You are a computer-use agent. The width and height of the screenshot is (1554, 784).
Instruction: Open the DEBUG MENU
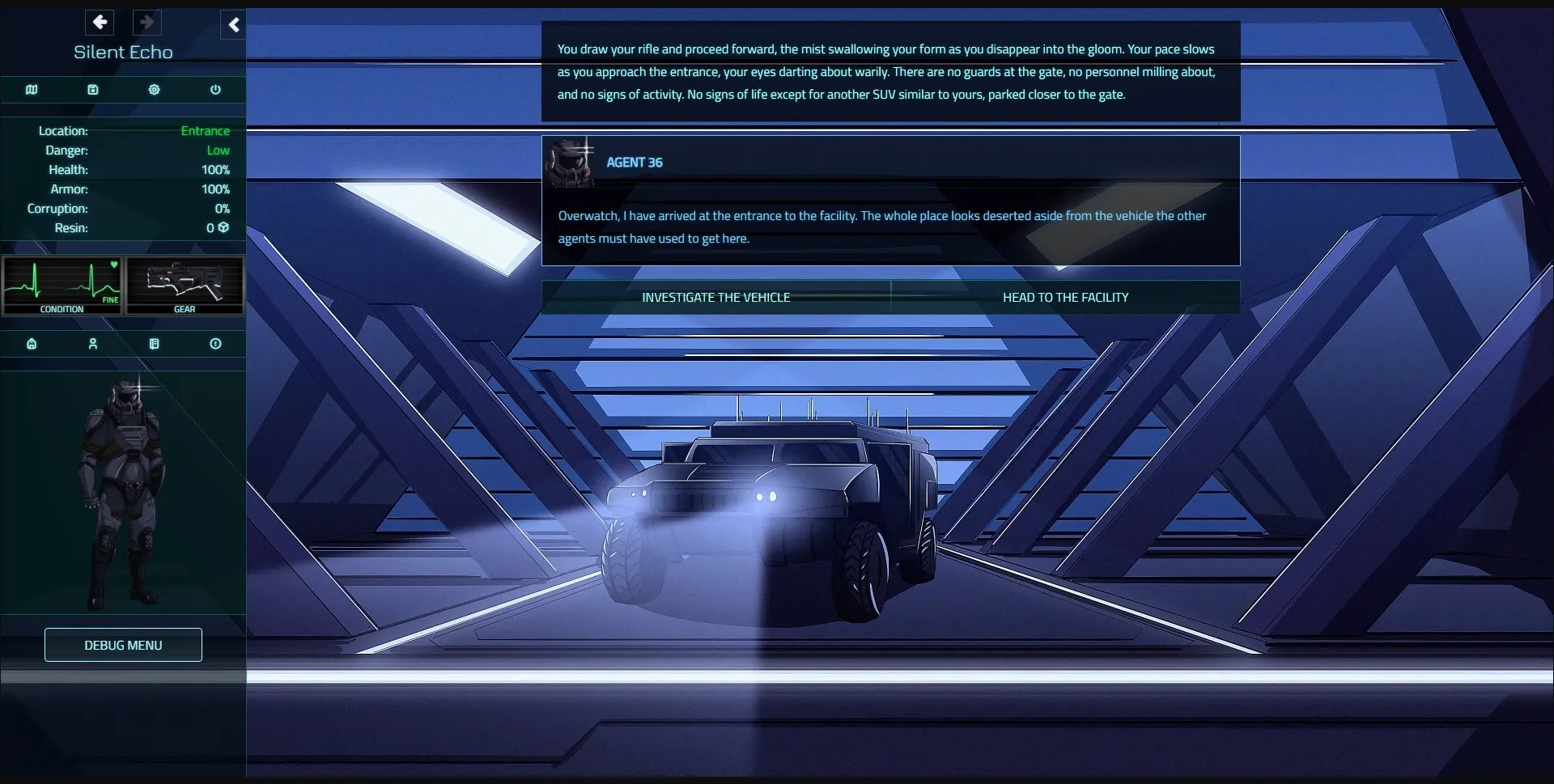coord(122,645)
